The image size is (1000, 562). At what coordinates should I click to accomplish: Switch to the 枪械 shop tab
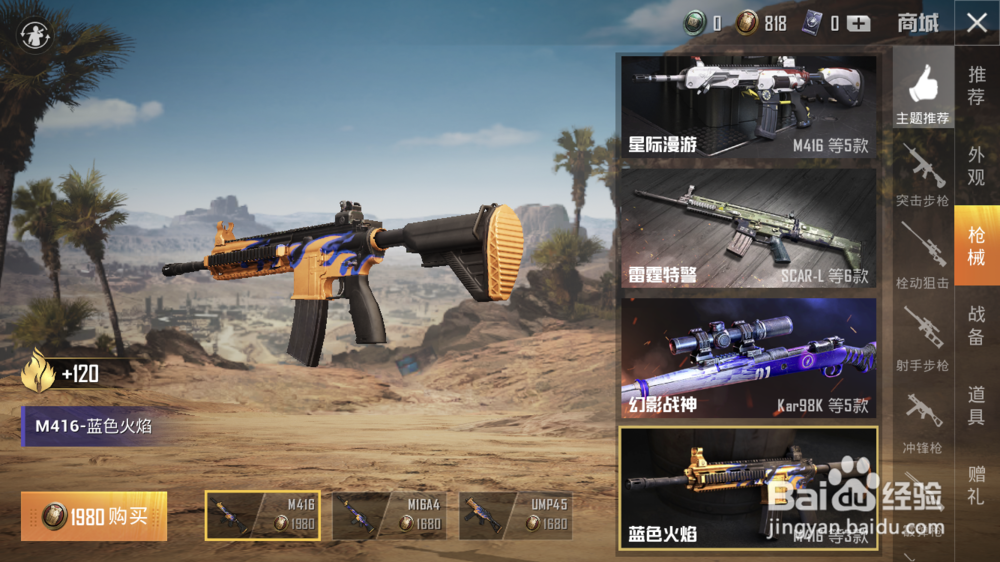click(977, 246)
